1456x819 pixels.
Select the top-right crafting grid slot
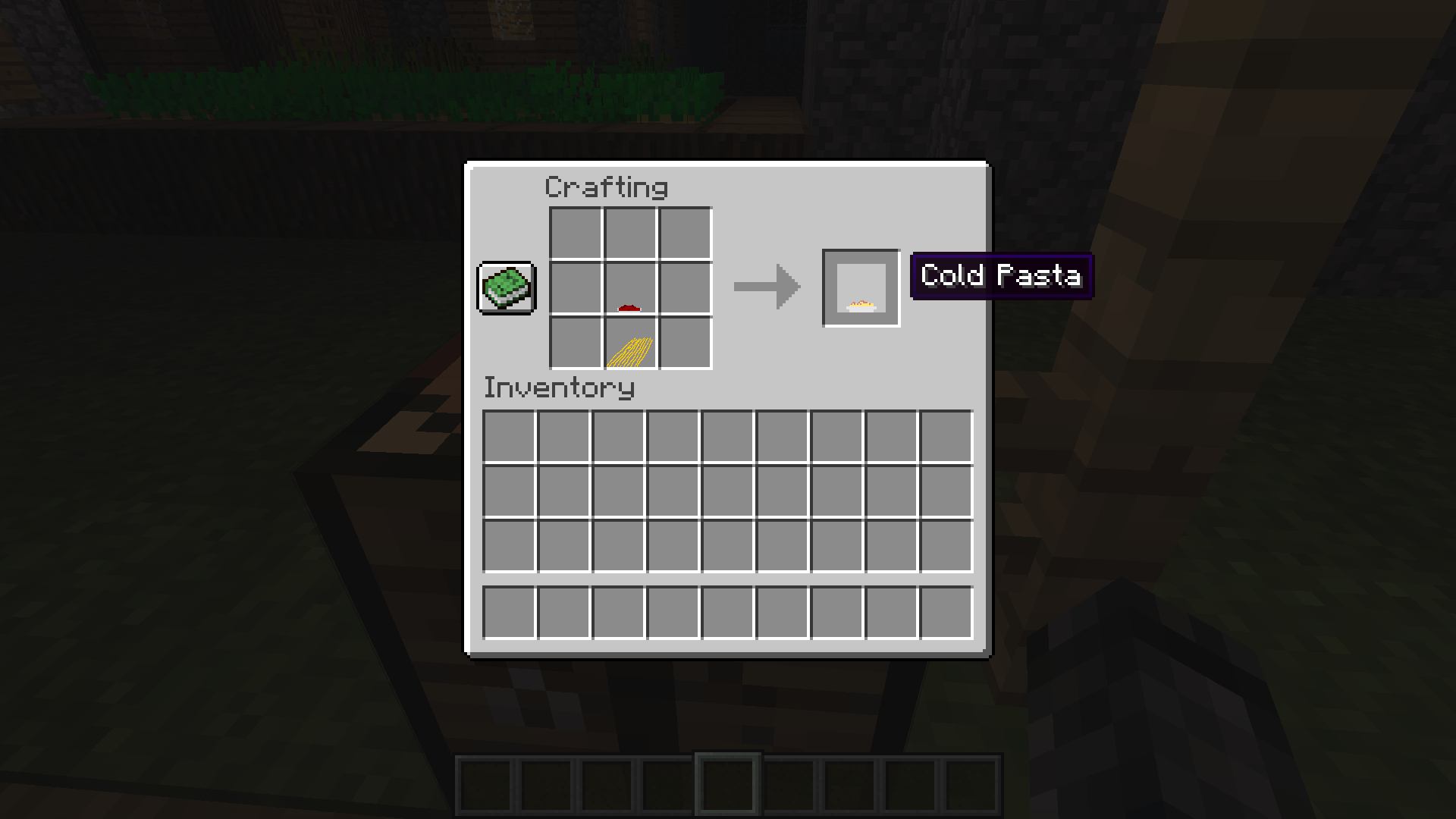click(x=685, y=233)
